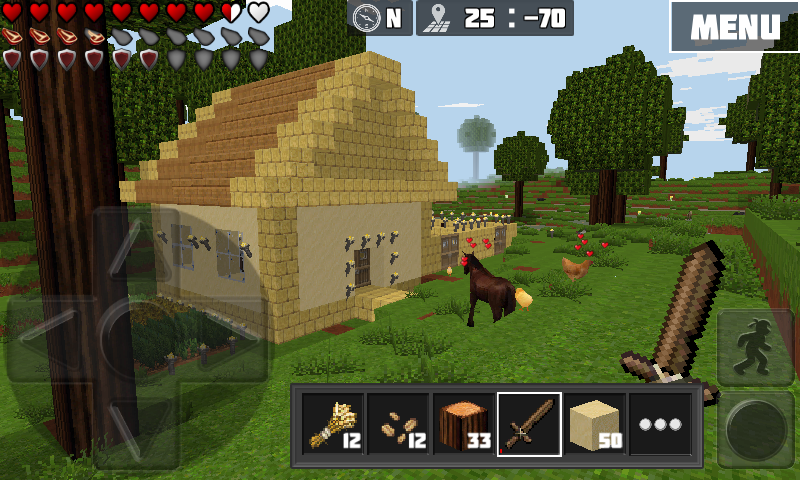Tap the D-pad center circle

tap(136, 338)
